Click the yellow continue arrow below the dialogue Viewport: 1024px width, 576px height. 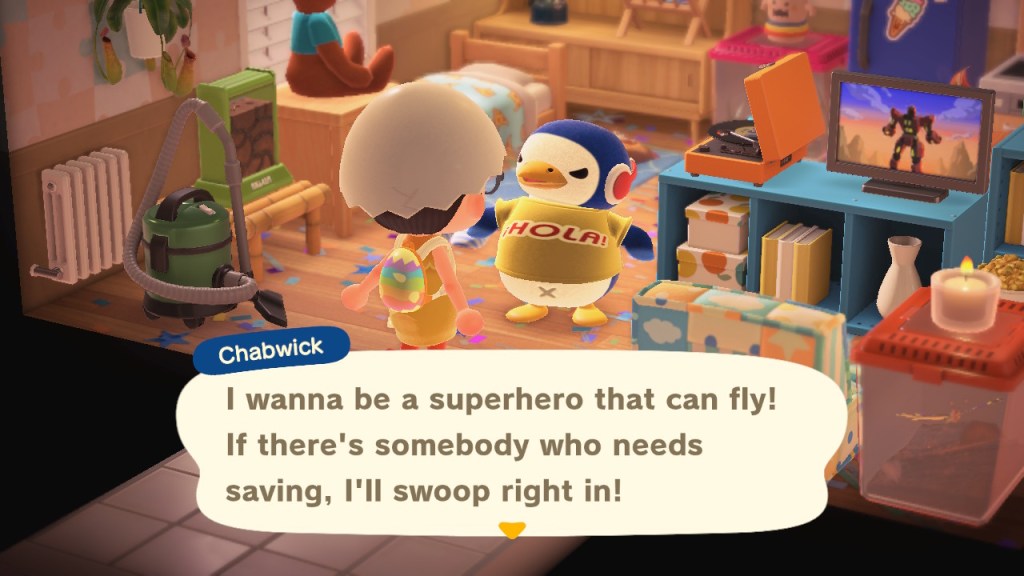point(512,530)
